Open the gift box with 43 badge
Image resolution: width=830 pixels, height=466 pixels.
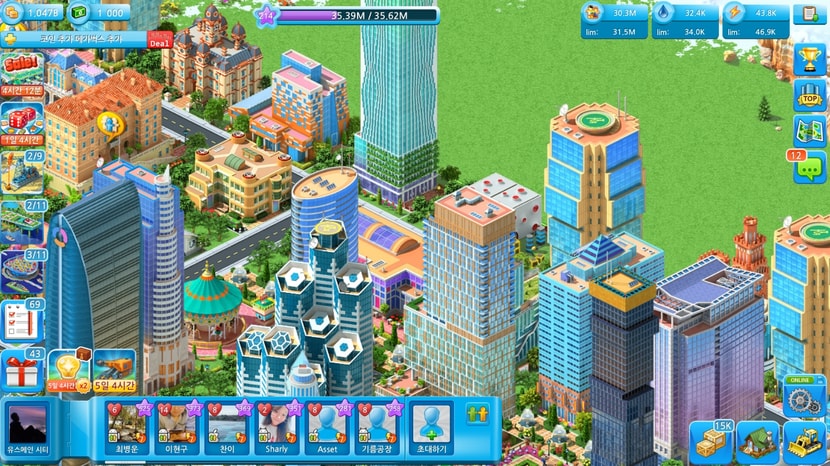[21, 371]
